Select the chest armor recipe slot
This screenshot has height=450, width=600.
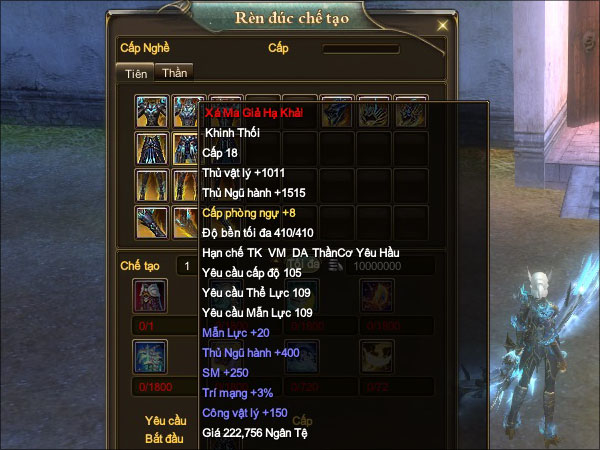[152, 111]
